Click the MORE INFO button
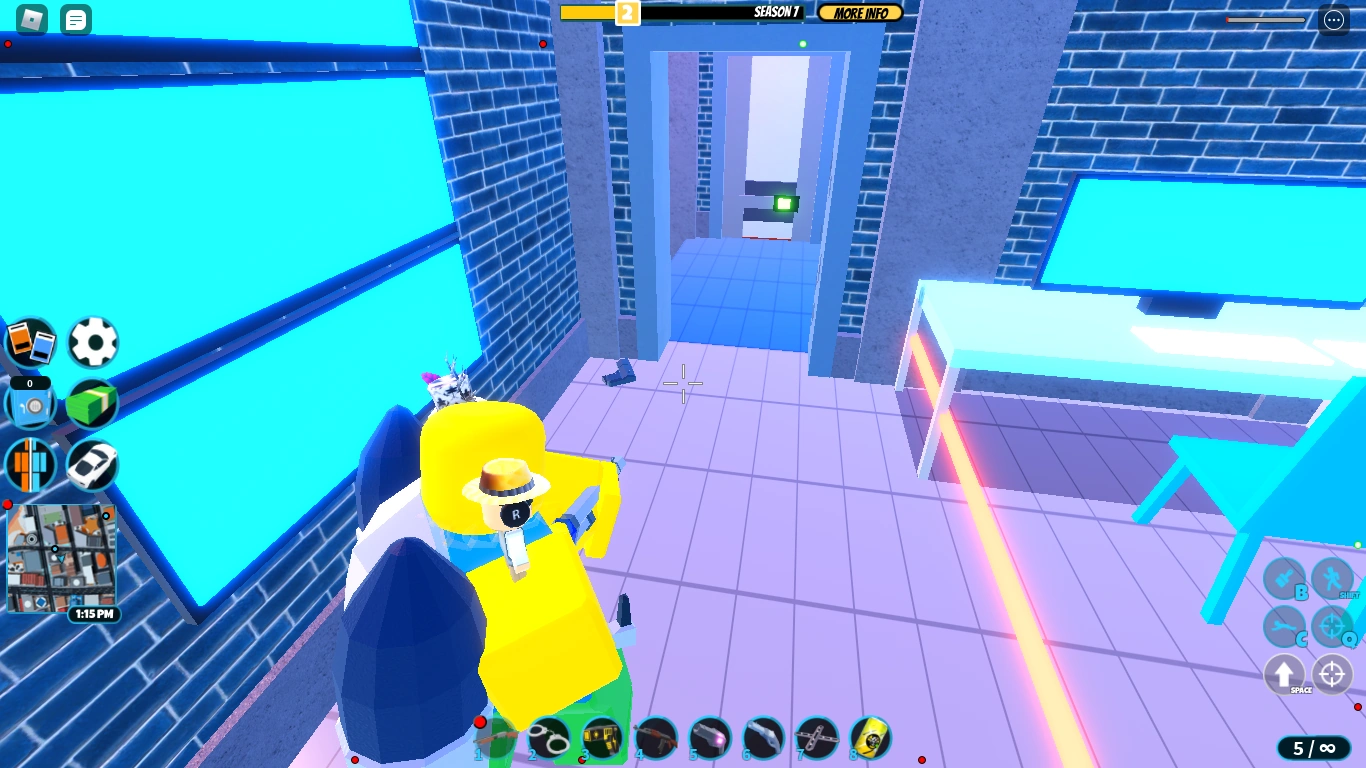1366x768 pixels. point(859,13)
